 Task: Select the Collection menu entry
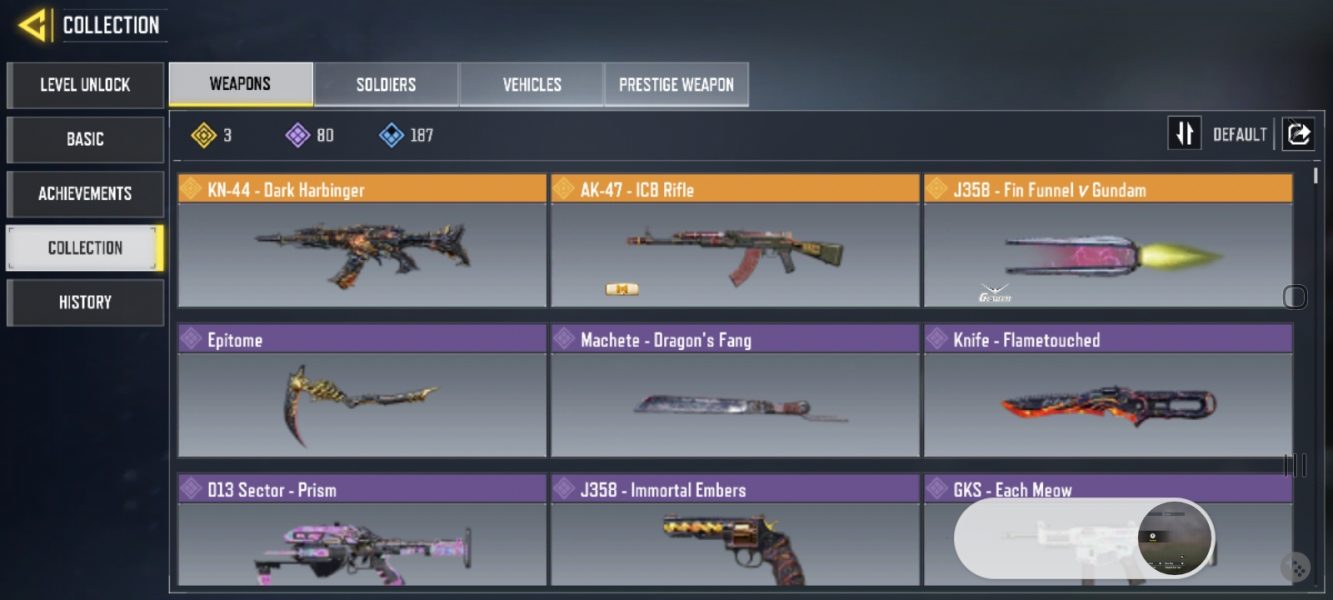(85, 248)
